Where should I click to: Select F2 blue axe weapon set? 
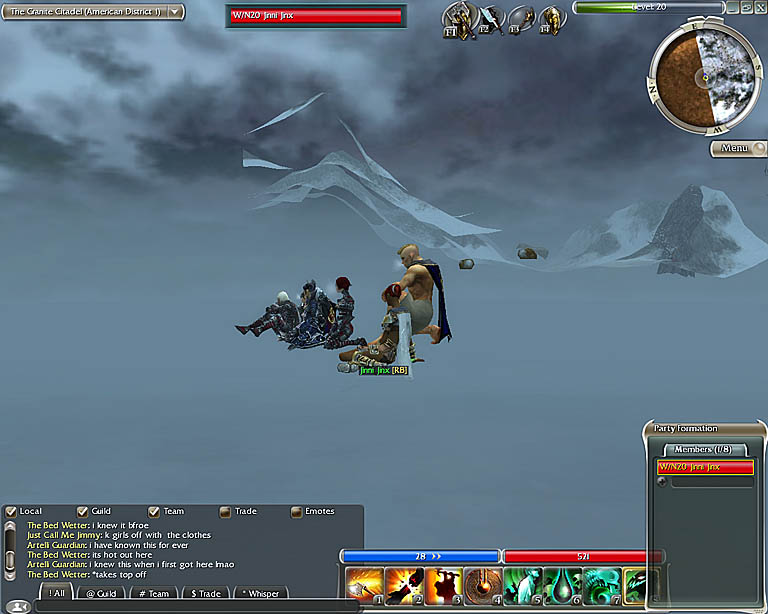click(491, 19)
